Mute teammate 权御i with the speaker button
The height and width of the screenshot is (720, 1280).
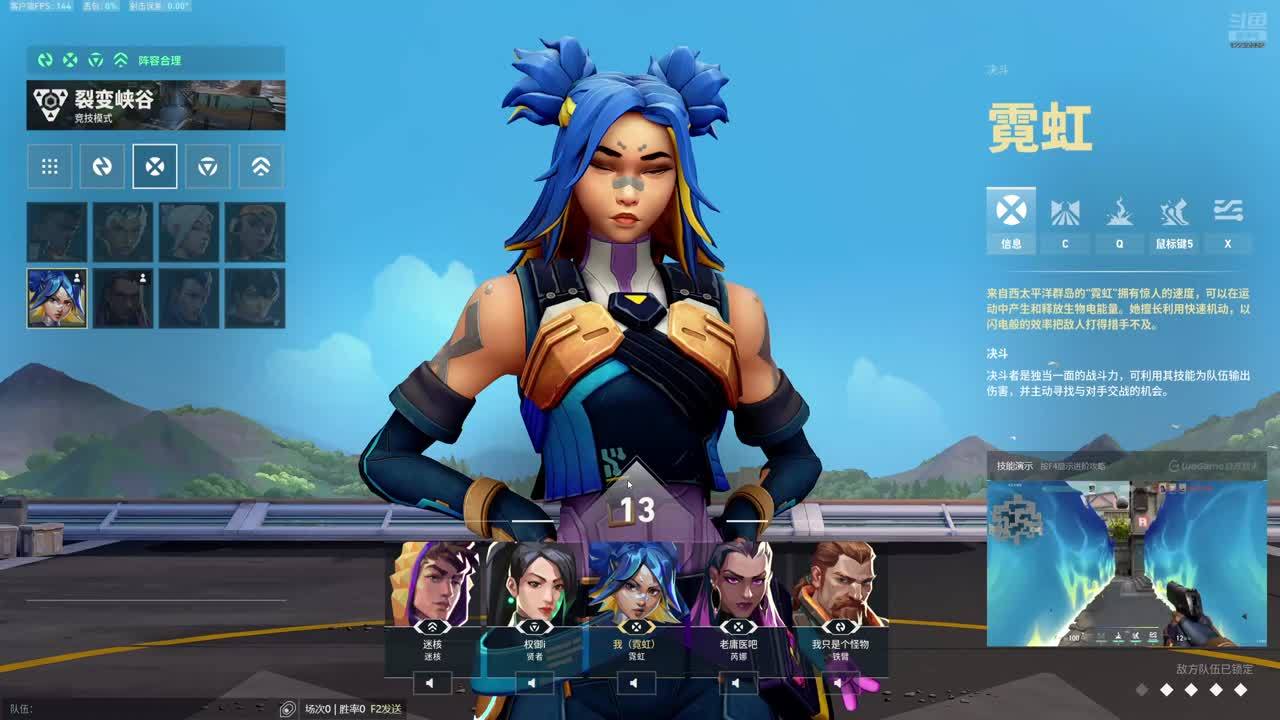tap(534, 683)
